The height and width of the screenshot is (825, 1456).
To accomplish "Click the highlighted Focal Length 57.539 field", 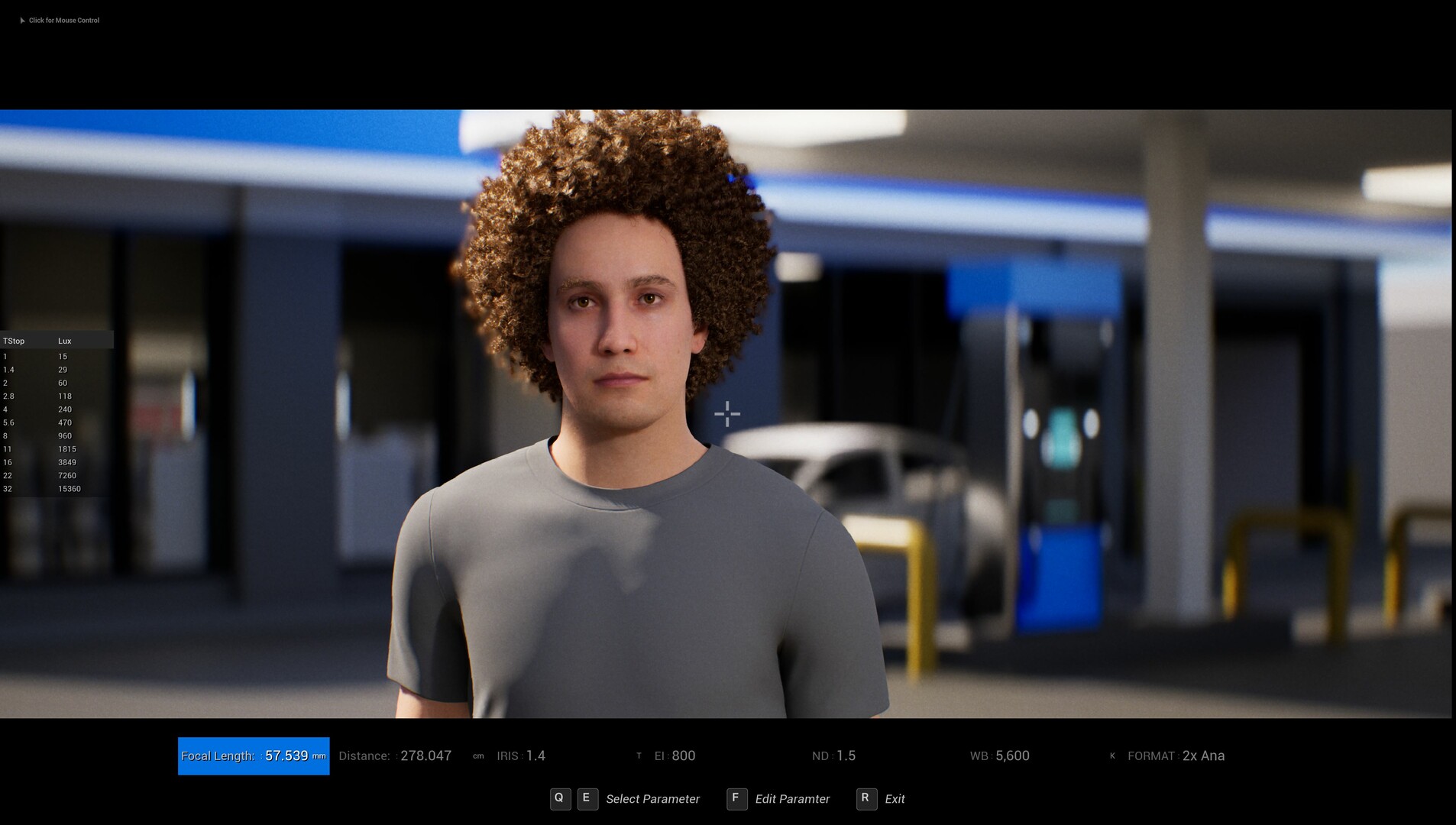I will coord(253,756).
